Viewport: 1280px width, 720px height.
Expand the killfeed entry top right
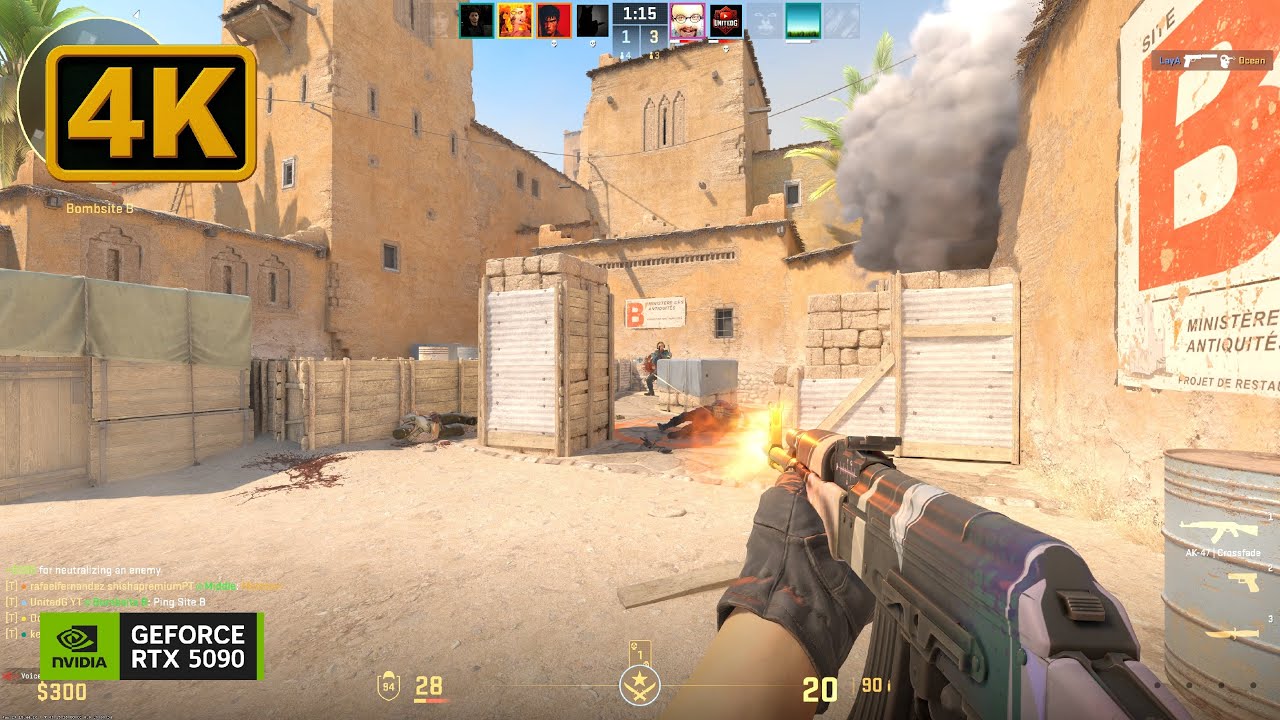[x=1205, y=58]
